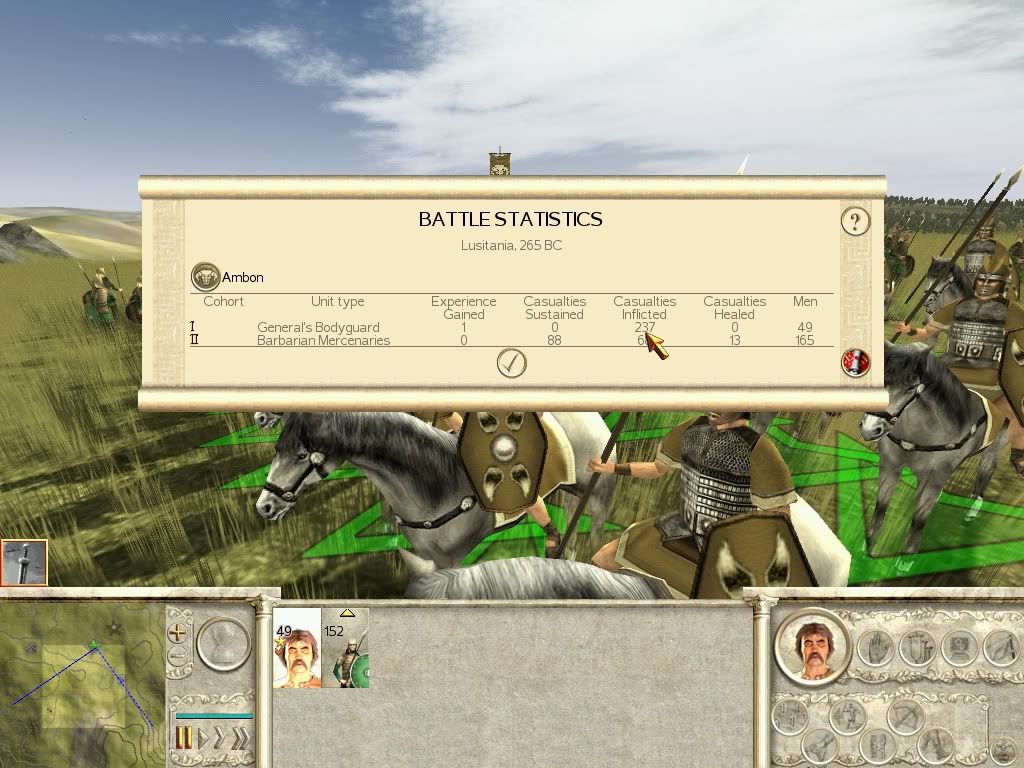
Task: Click the red round button on the scroll
Action: pyautogui.click(x=855, y=363)
